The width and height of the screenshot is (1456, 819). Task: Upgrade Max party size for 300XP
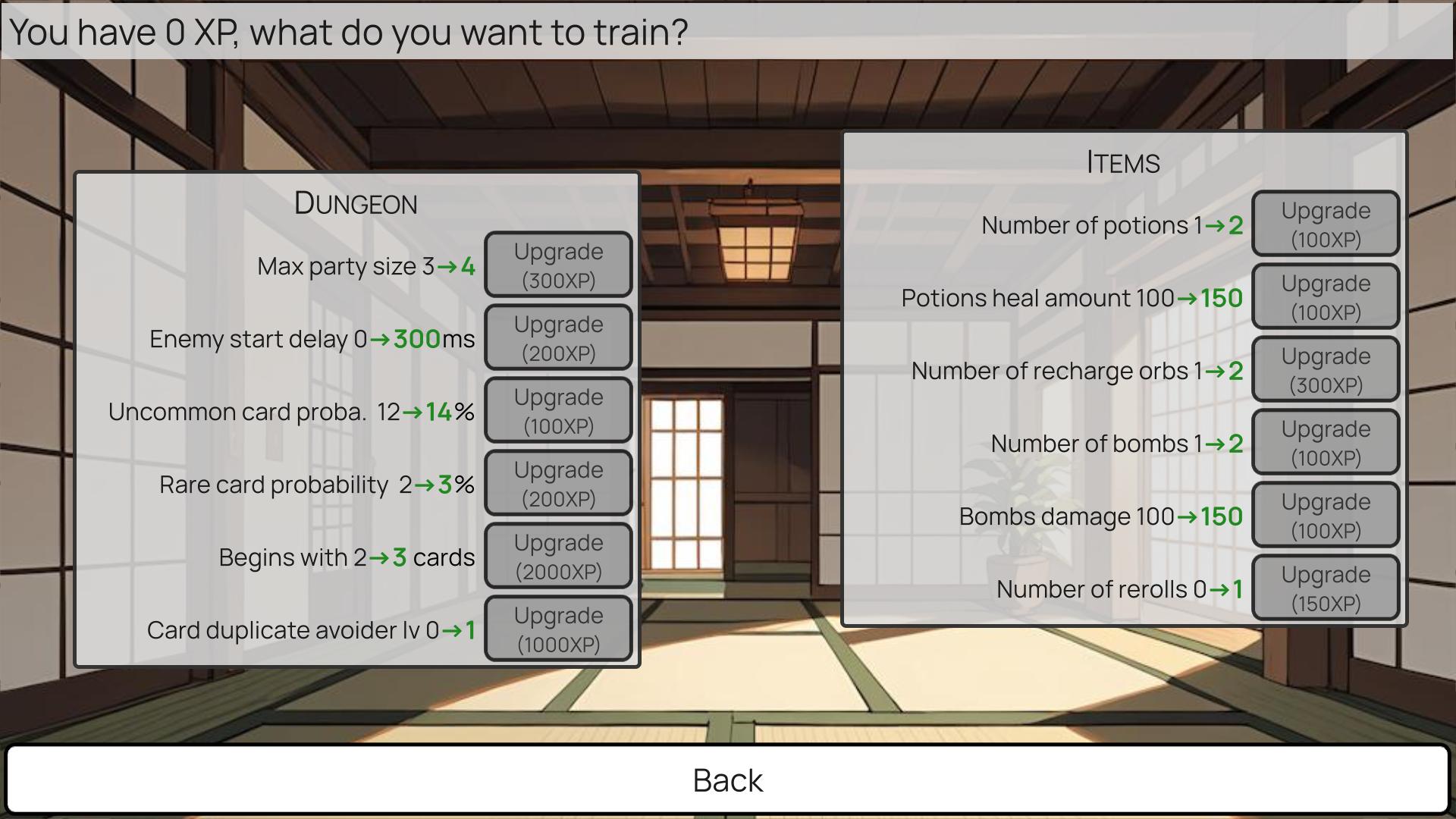[558, 264]
